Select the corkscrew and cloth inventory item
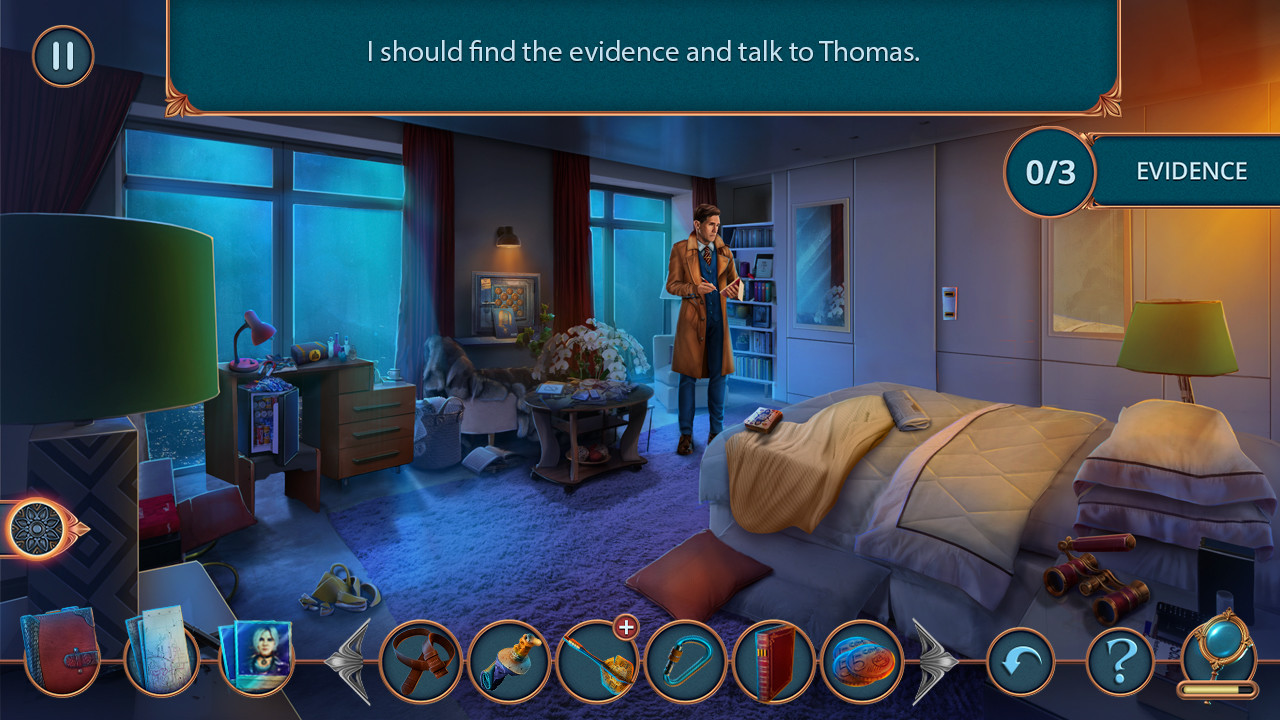Image resolution: width=1280 pixels, height=720 pixels. click(x=508, y=662)
